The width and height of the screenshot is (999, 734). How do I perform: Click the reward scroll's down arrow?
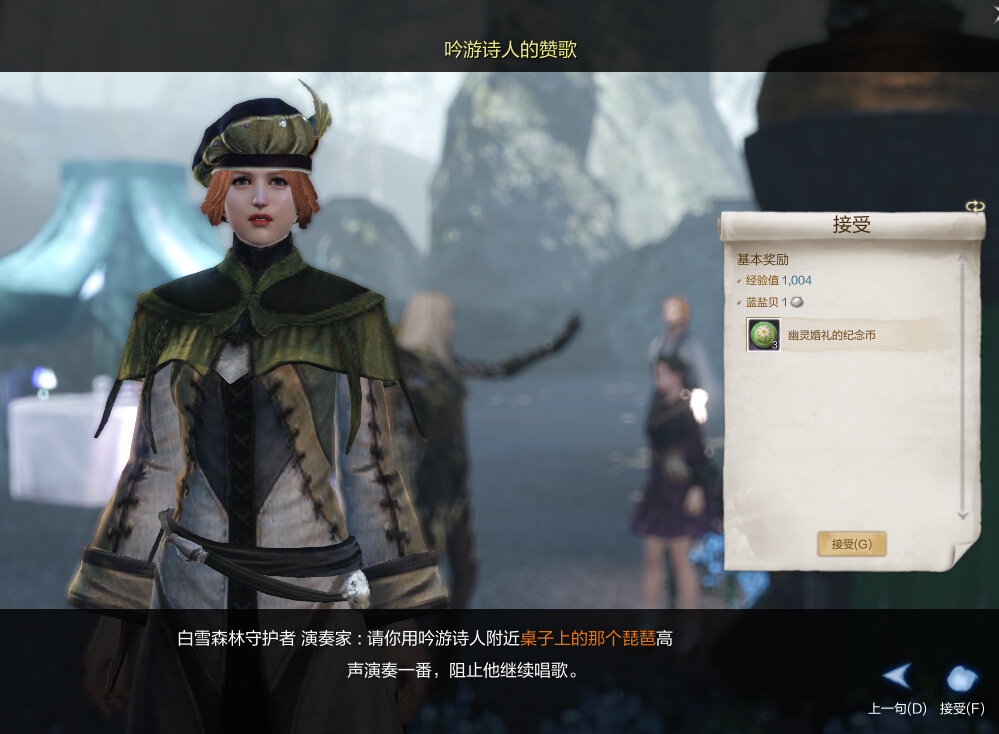pyautogui.click(x=963, y=515)
